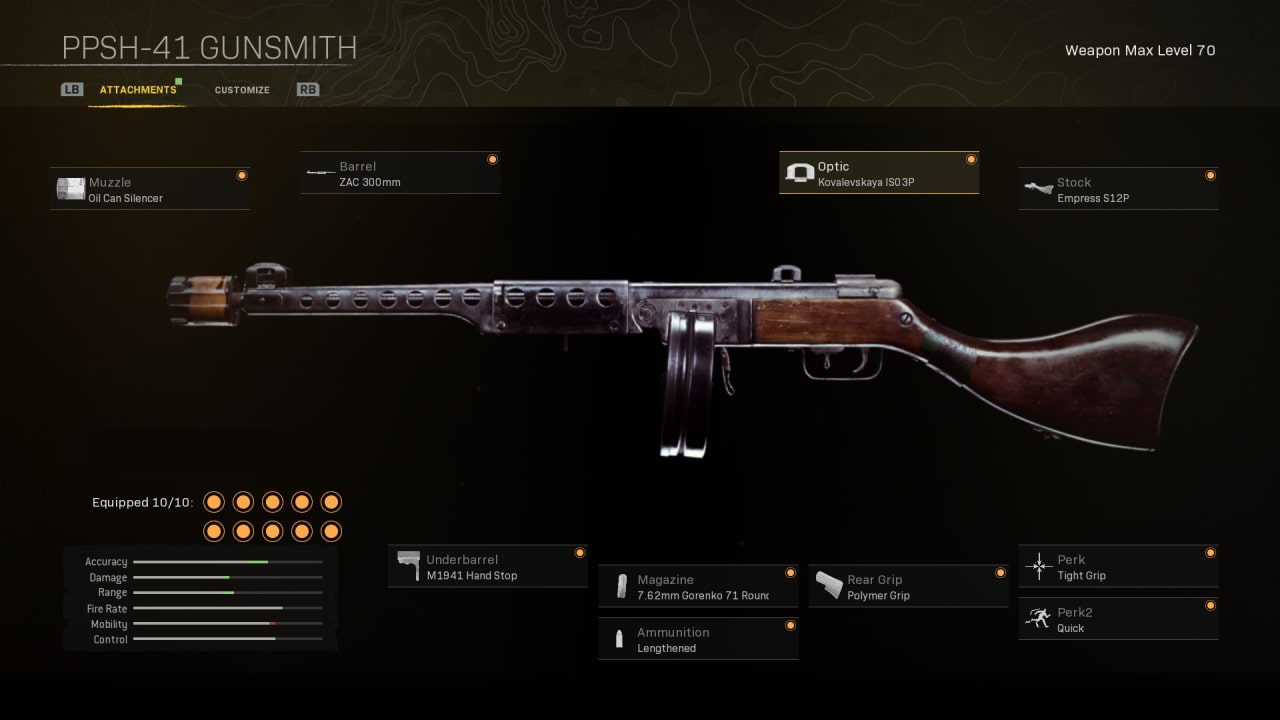Open the Customize tab
Viewport: 1280px width, 720px height.
pos(242,90)
